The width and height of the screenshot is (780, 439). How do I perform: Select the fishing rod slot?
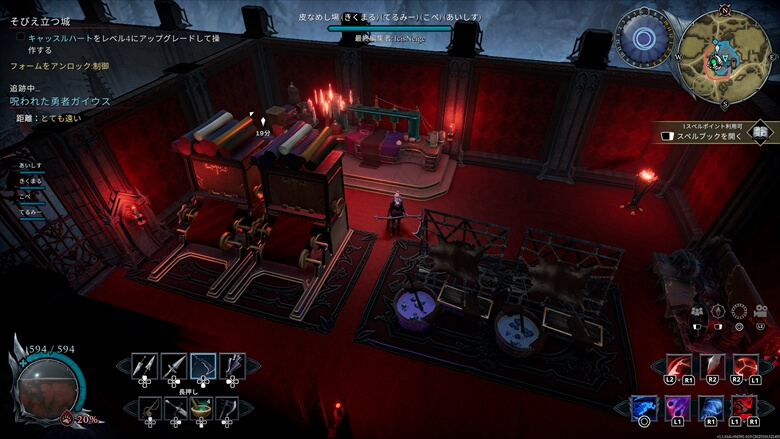click(x=148, y=408)
